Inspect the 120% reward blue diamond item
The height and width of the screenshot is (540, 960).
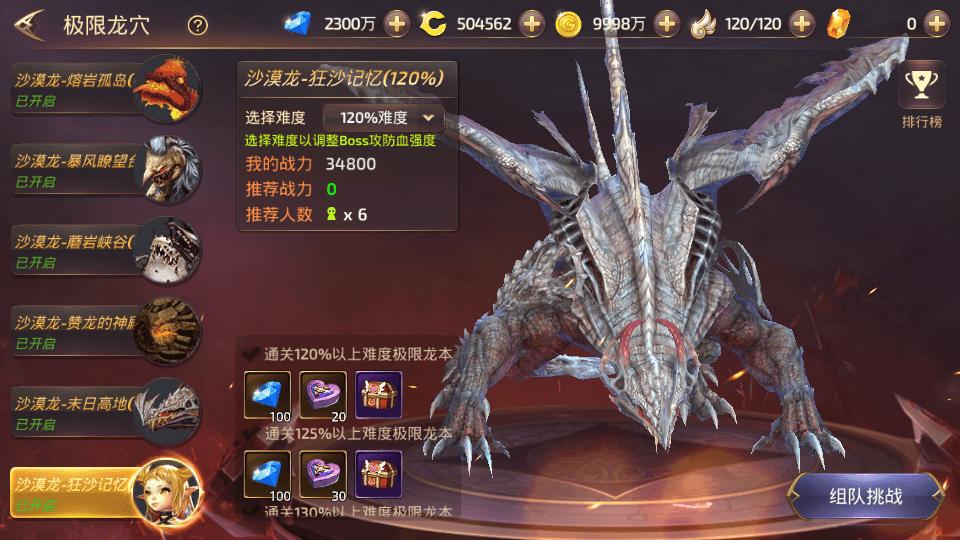(267, 396)
